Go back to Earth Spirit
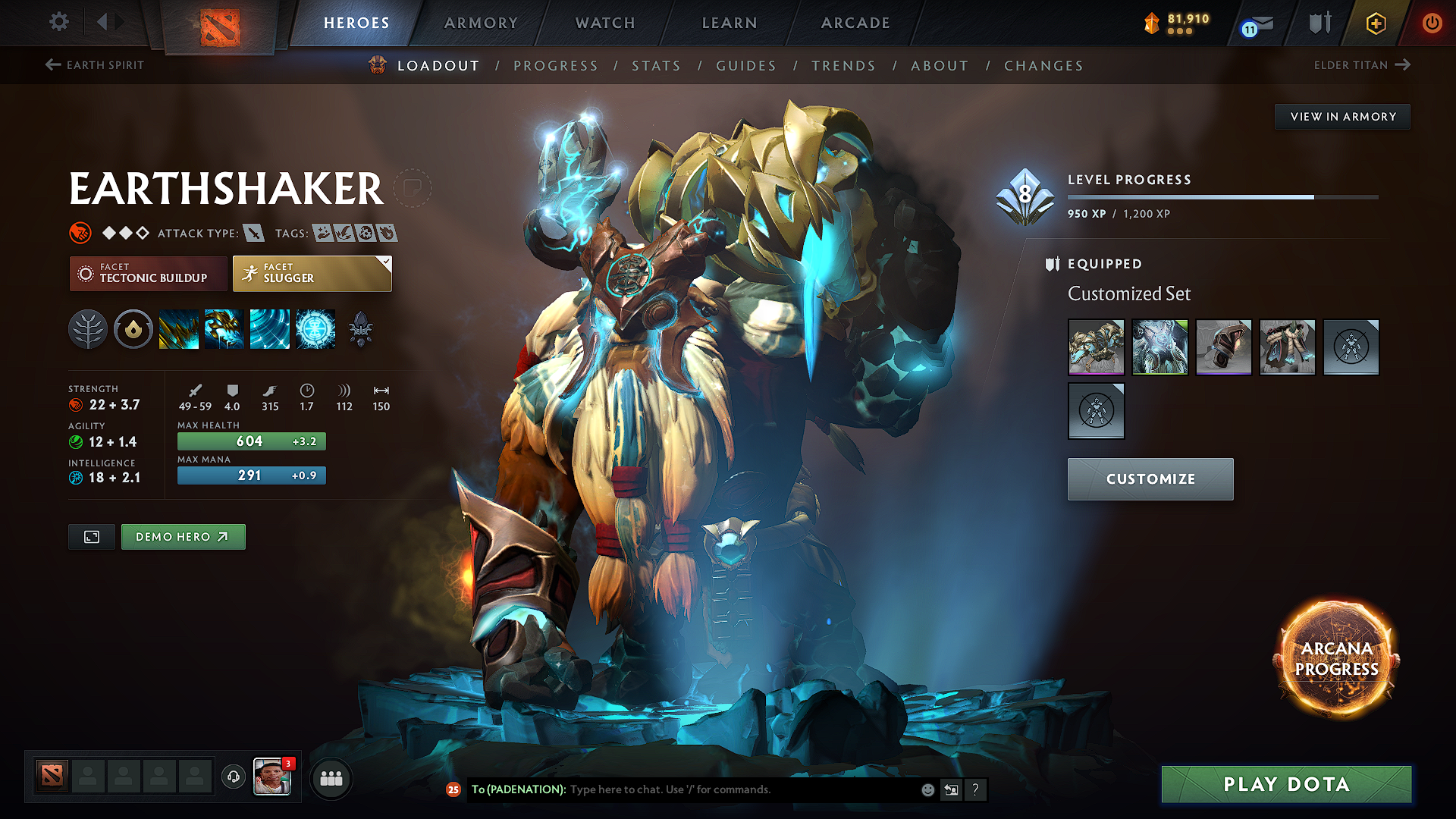The image size is (1456, 819). [94, 65]
